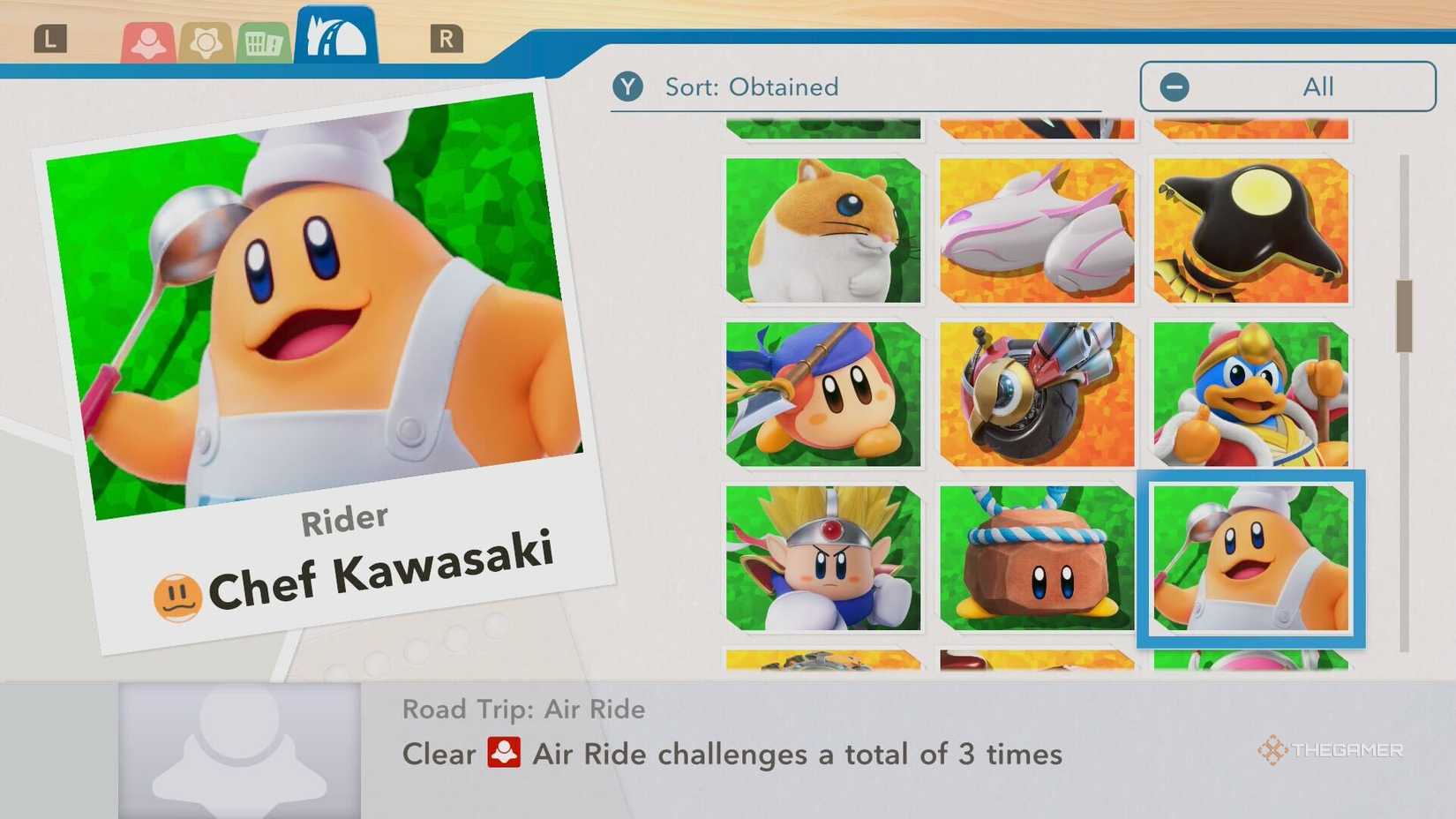Click the minus icon in the All filter
This screenshot has width=1456, height=819.
(x=1174, y=86)
